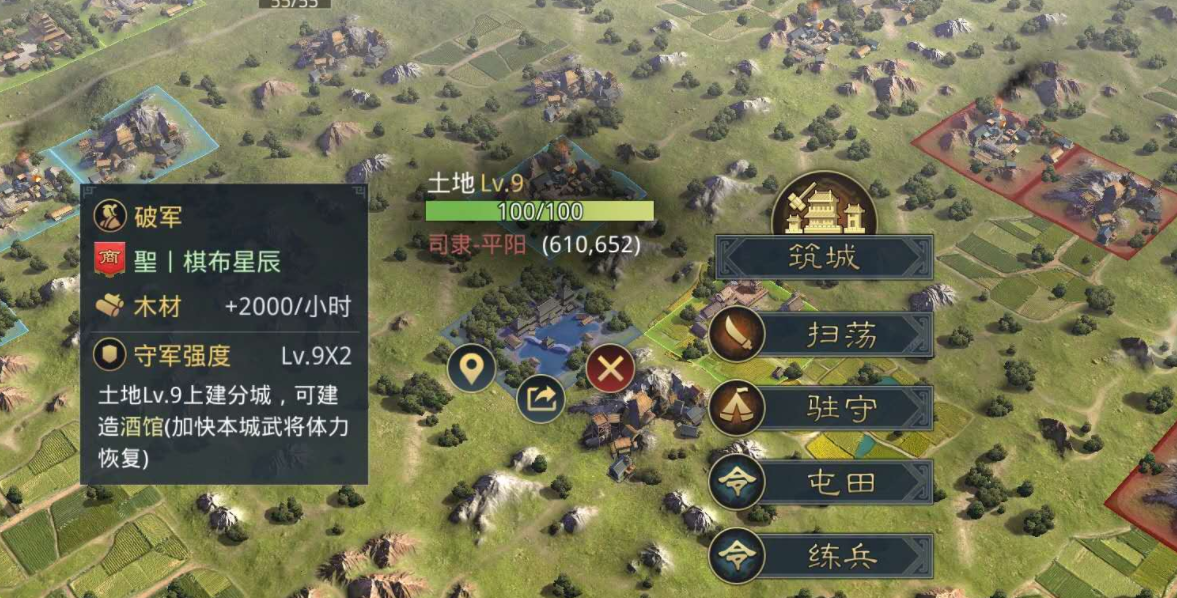Screen dimensions: 1177x598
Task: Select the 屯田 farming command
Action: [824, 482]
